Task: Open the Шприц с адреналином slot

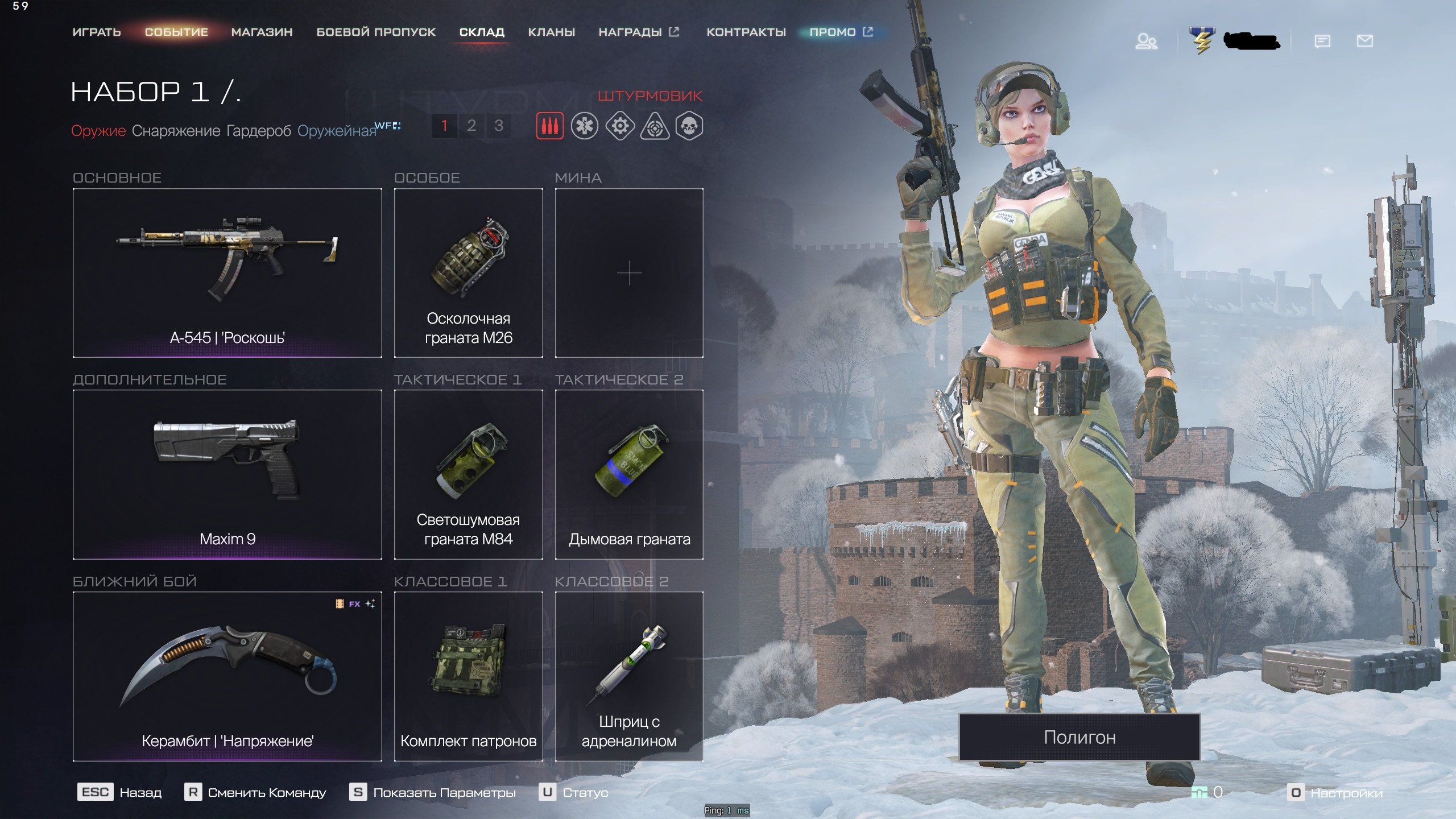Action: [x=629, y=676]
